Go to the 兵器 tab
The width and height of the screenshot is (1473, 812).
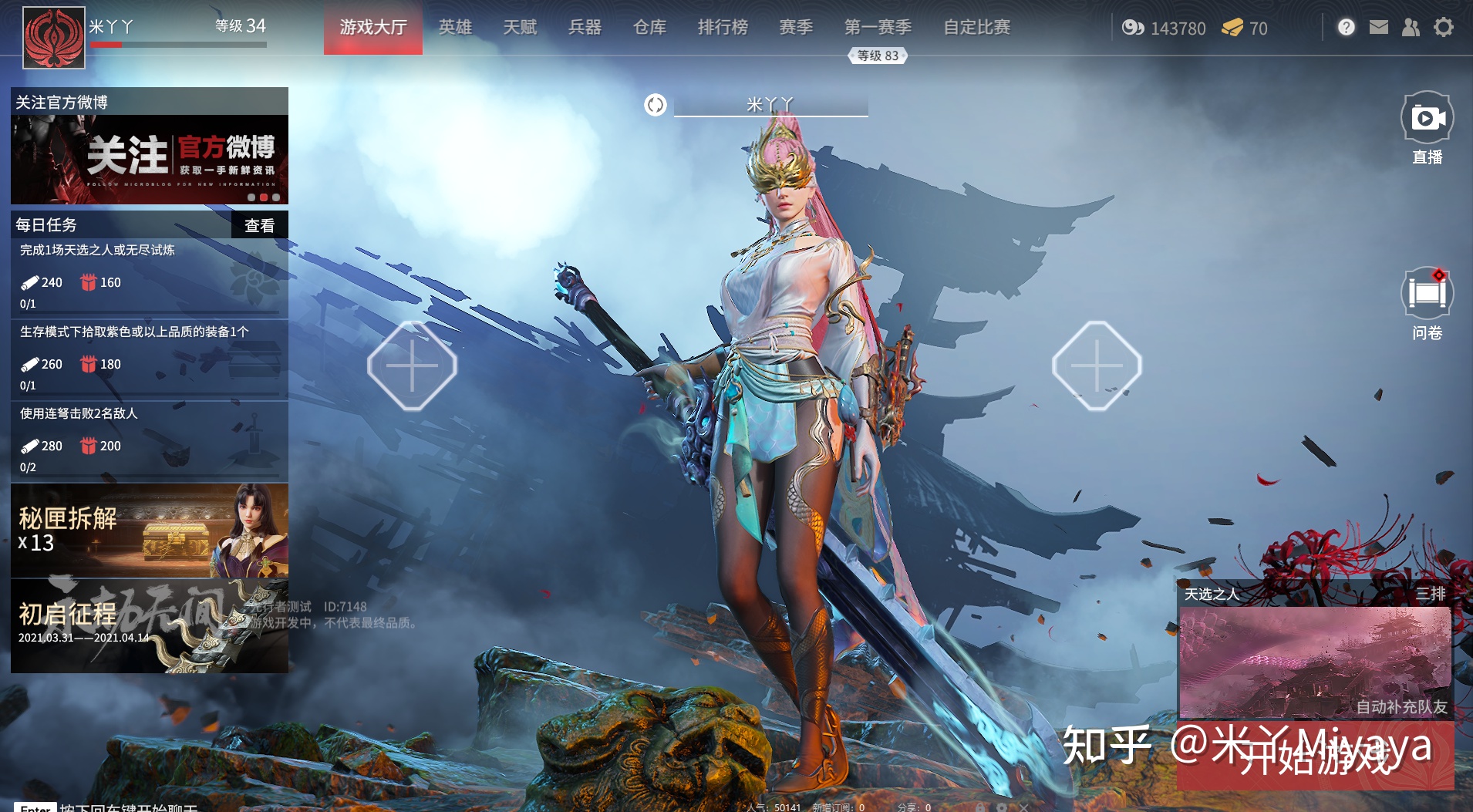[585, 28]
